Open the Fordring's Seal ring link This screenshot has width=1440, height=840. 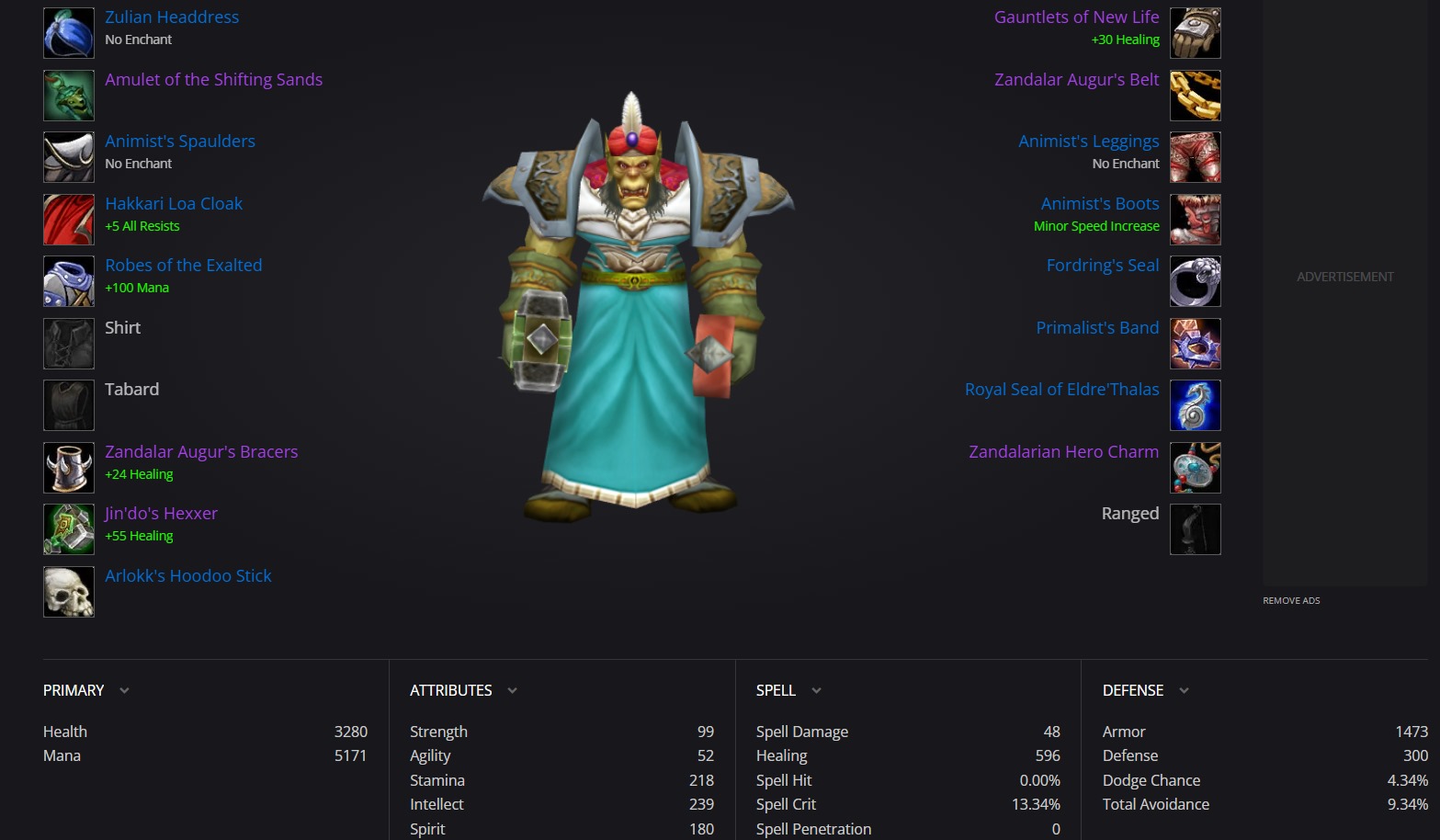tap(1103, 266)
